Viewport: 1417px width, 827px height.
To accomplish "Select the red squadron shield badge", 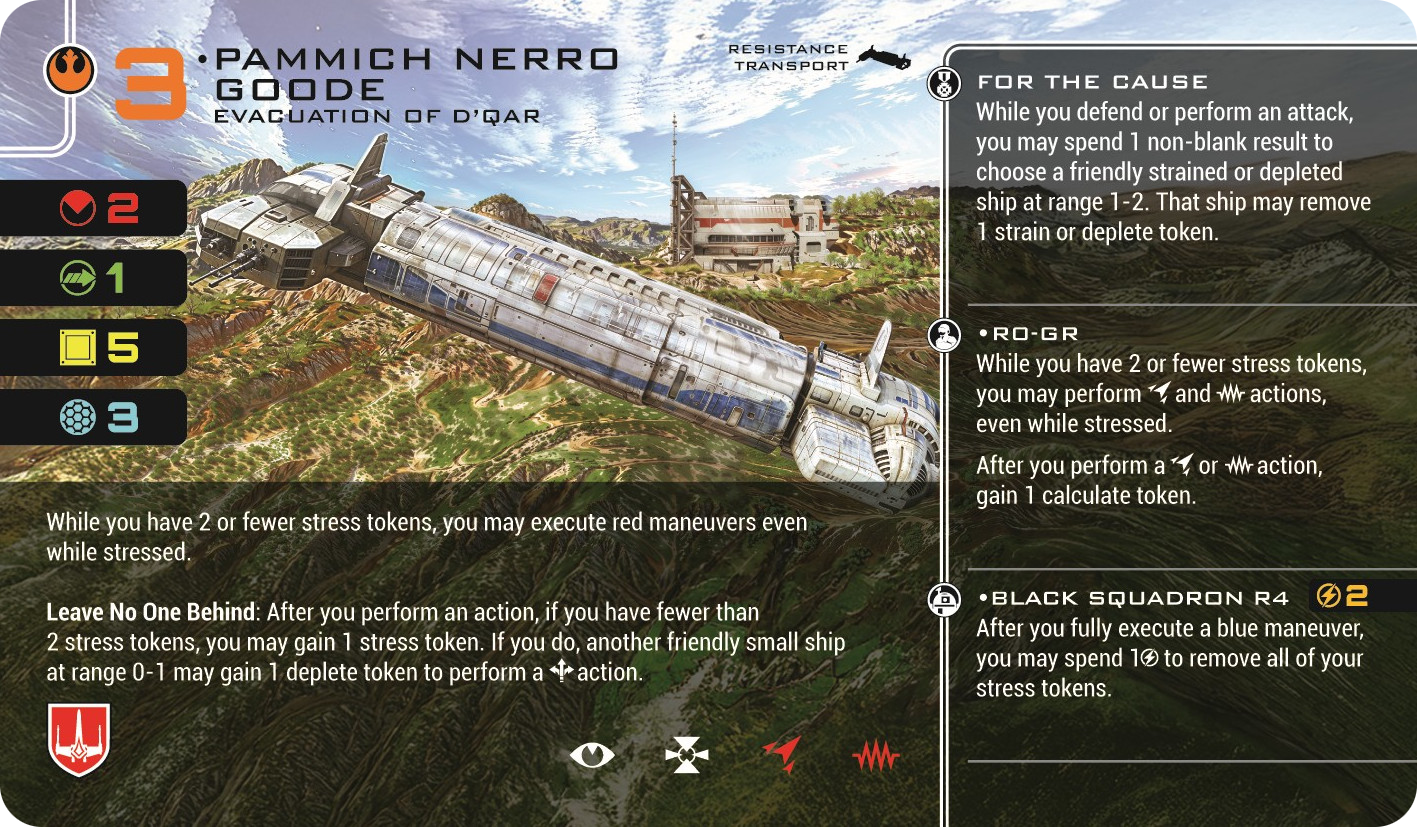I will (x=79, y=739).
